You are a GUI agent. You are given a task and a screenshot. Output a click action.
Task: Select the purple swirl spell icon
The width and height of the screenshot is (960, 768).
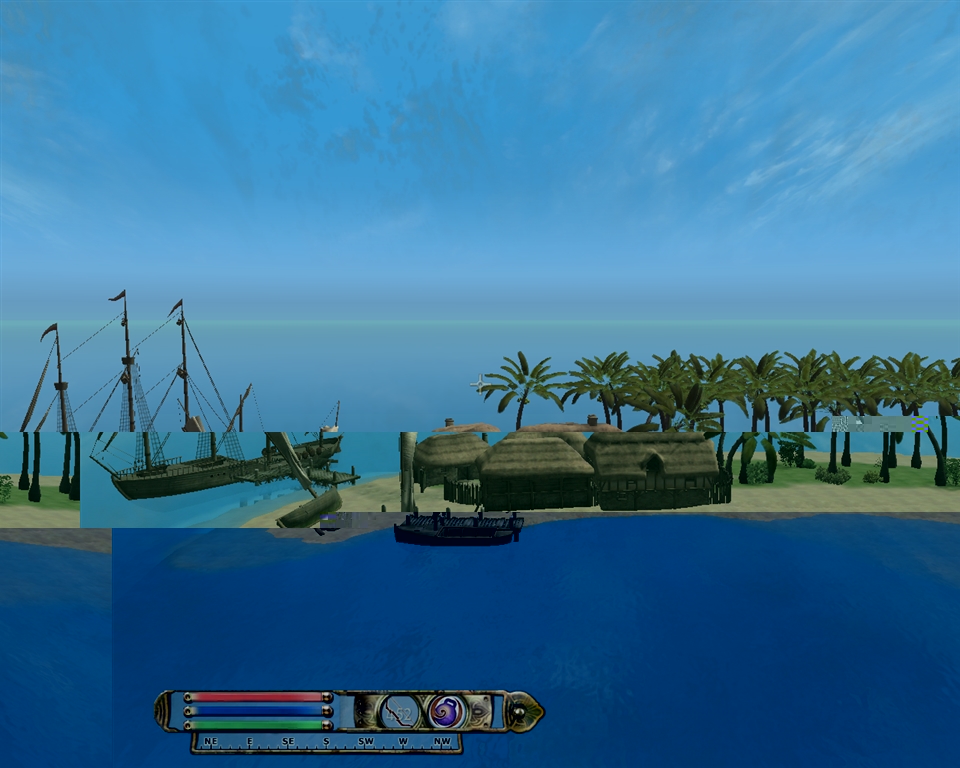pos(446,711)
